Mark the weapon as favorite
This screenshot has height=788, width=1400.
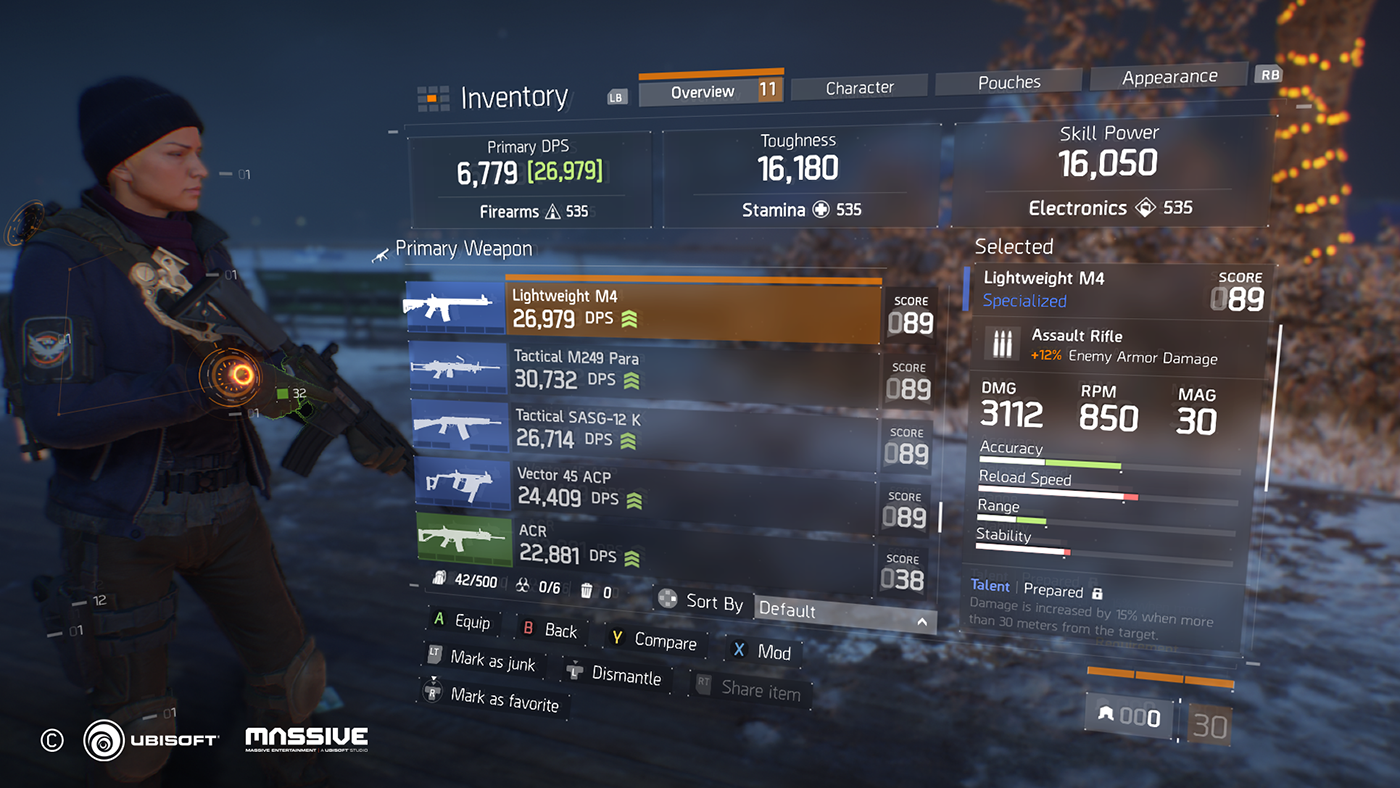coord(494,699)
